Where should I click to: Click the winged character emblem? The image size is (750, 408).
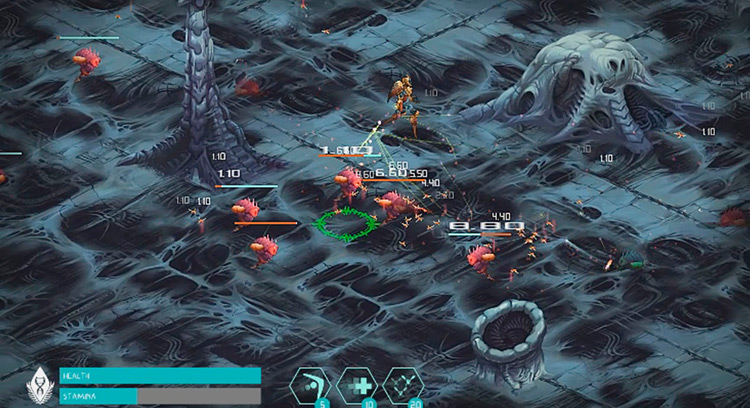pyautogui.click(x=39, y=385)
